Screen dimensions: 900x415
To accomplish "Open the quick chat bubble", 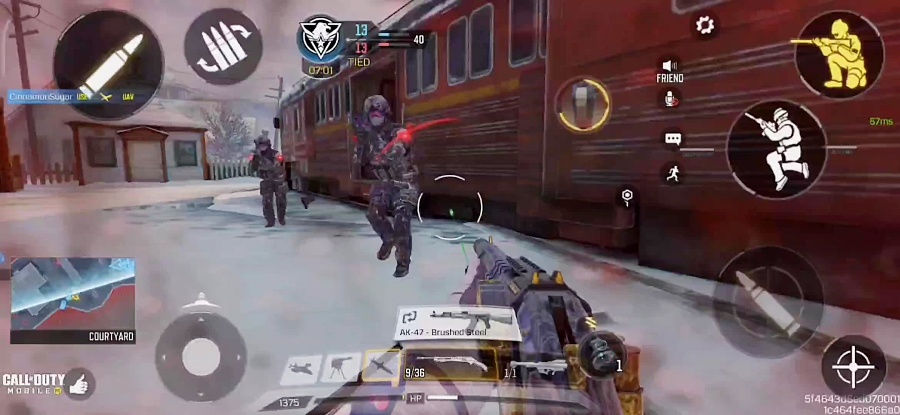I will 672,139.
